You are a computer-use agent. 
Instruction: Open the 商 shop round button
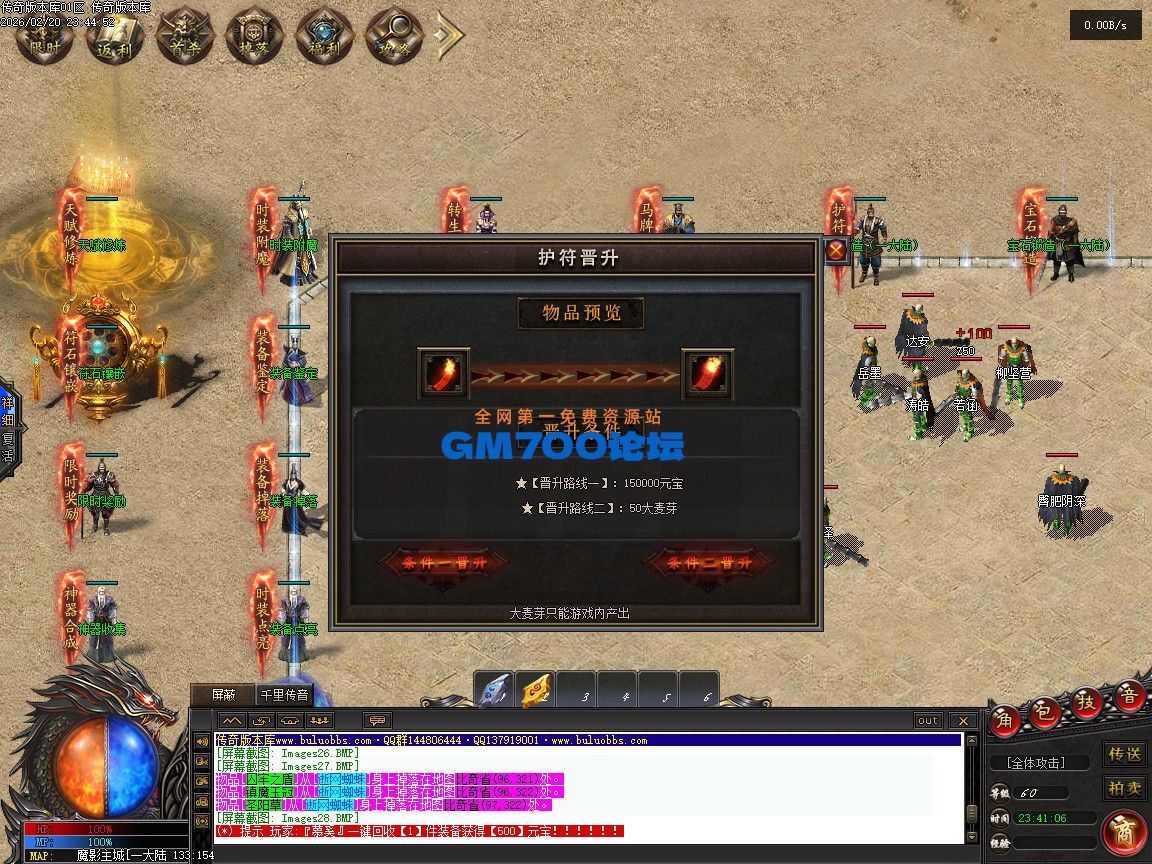coord(1124,834)
